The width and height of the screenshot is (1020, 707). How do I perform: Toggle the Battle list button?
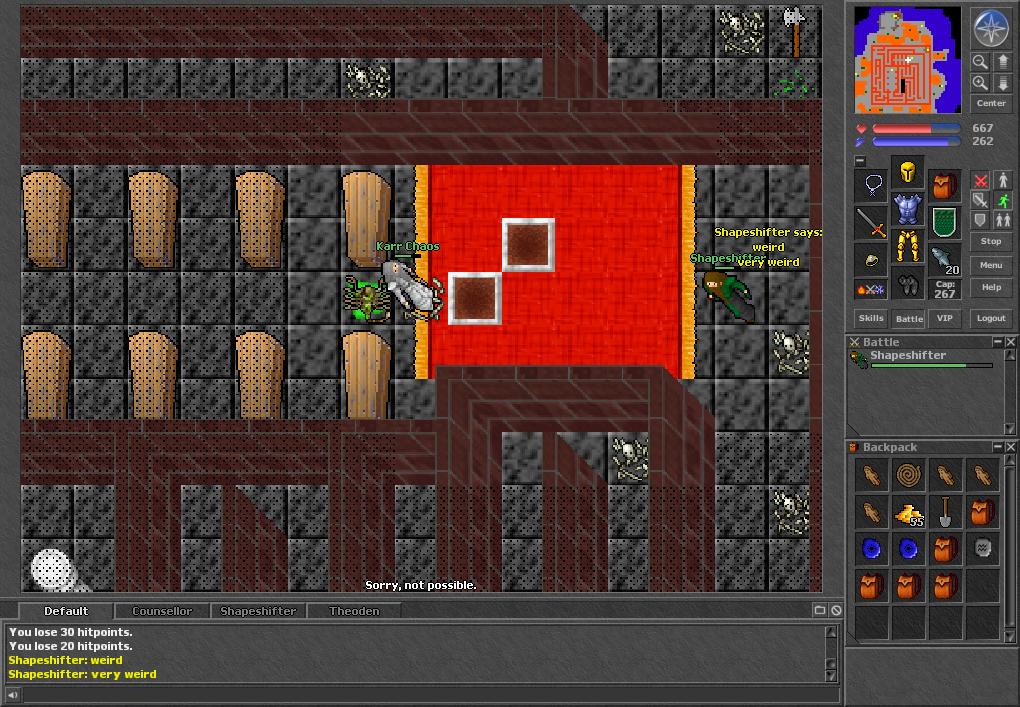pos(908,318)
